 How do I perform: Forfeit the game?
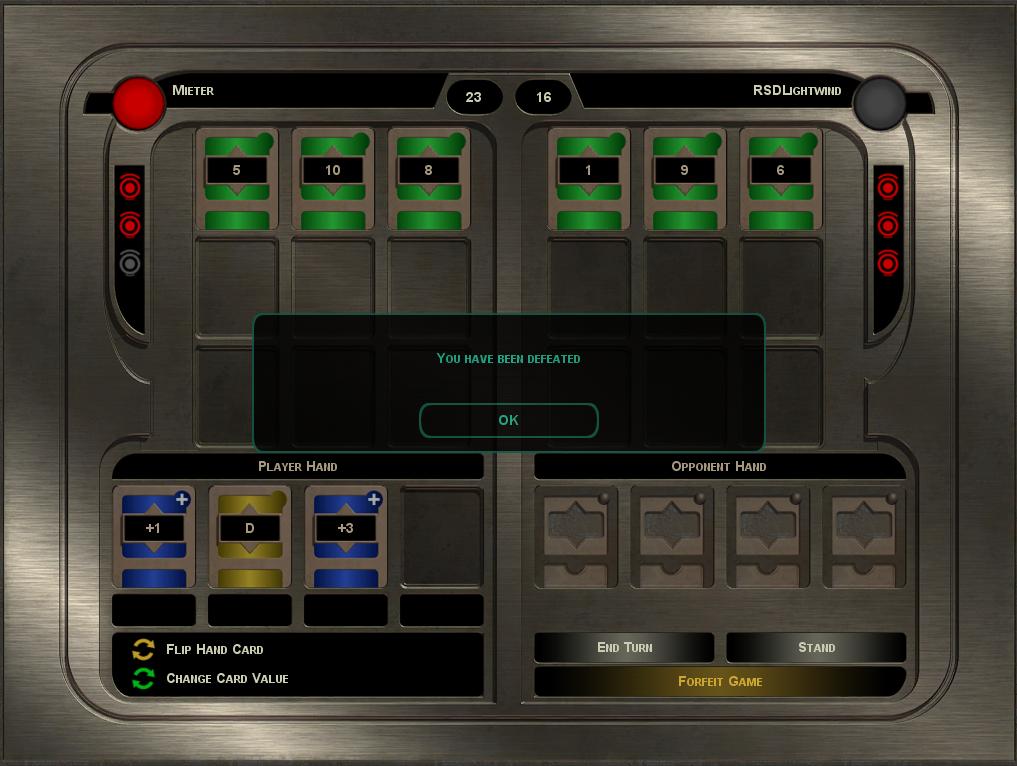click(720, 681)
